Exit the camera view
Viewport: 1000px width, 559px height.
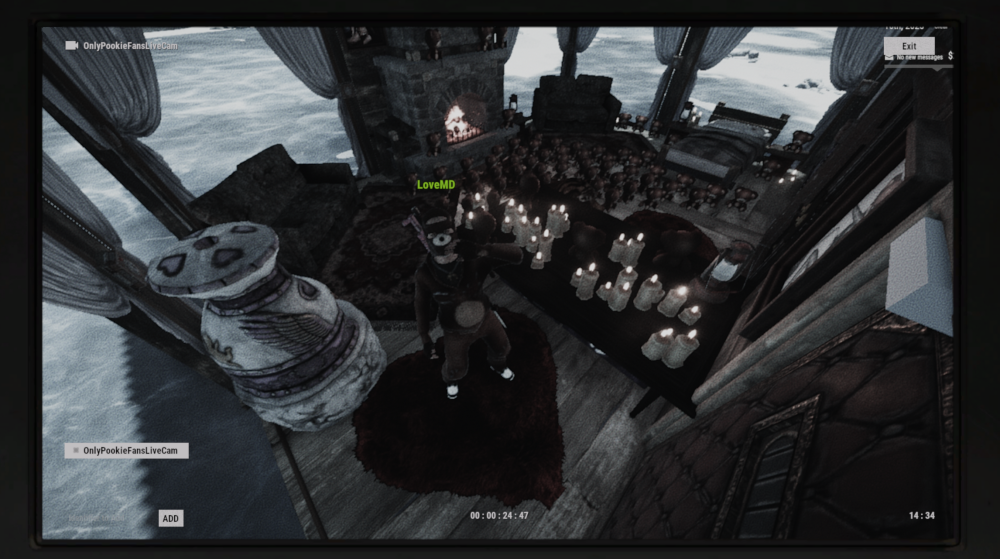tap(909, 46)
